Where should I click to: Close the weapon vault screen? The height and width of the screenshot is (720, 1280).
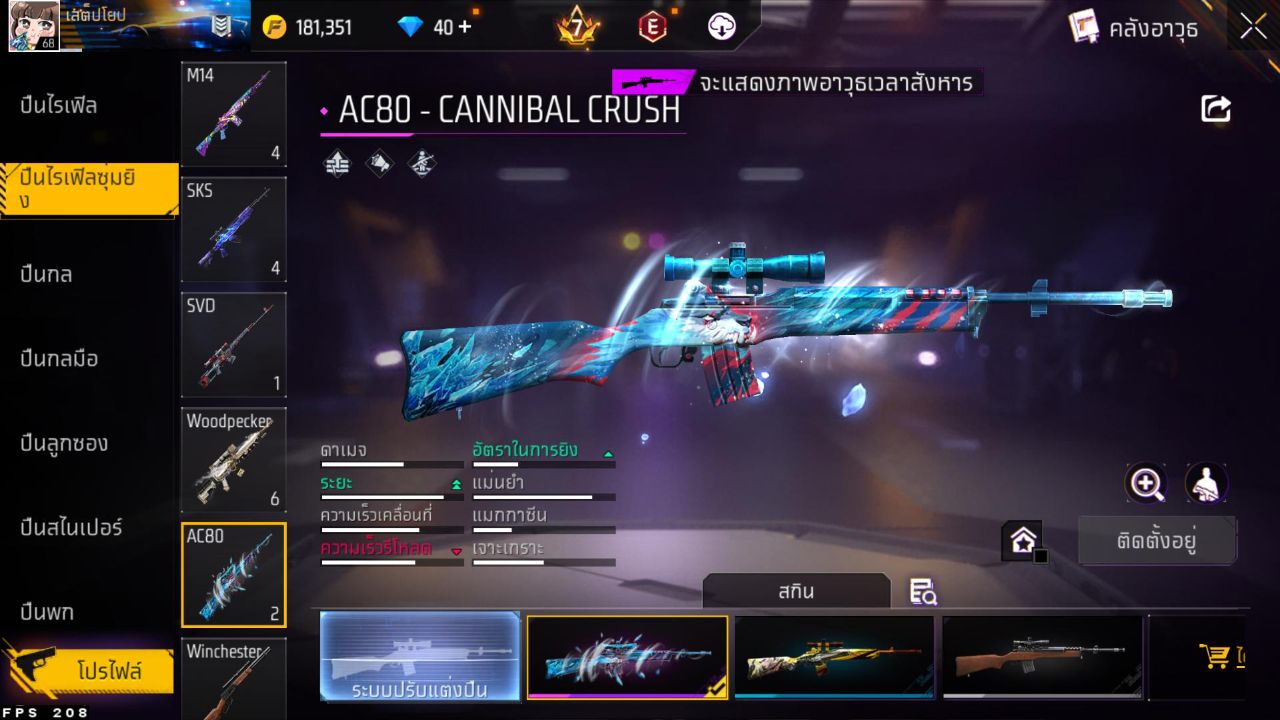point(1253,28)
